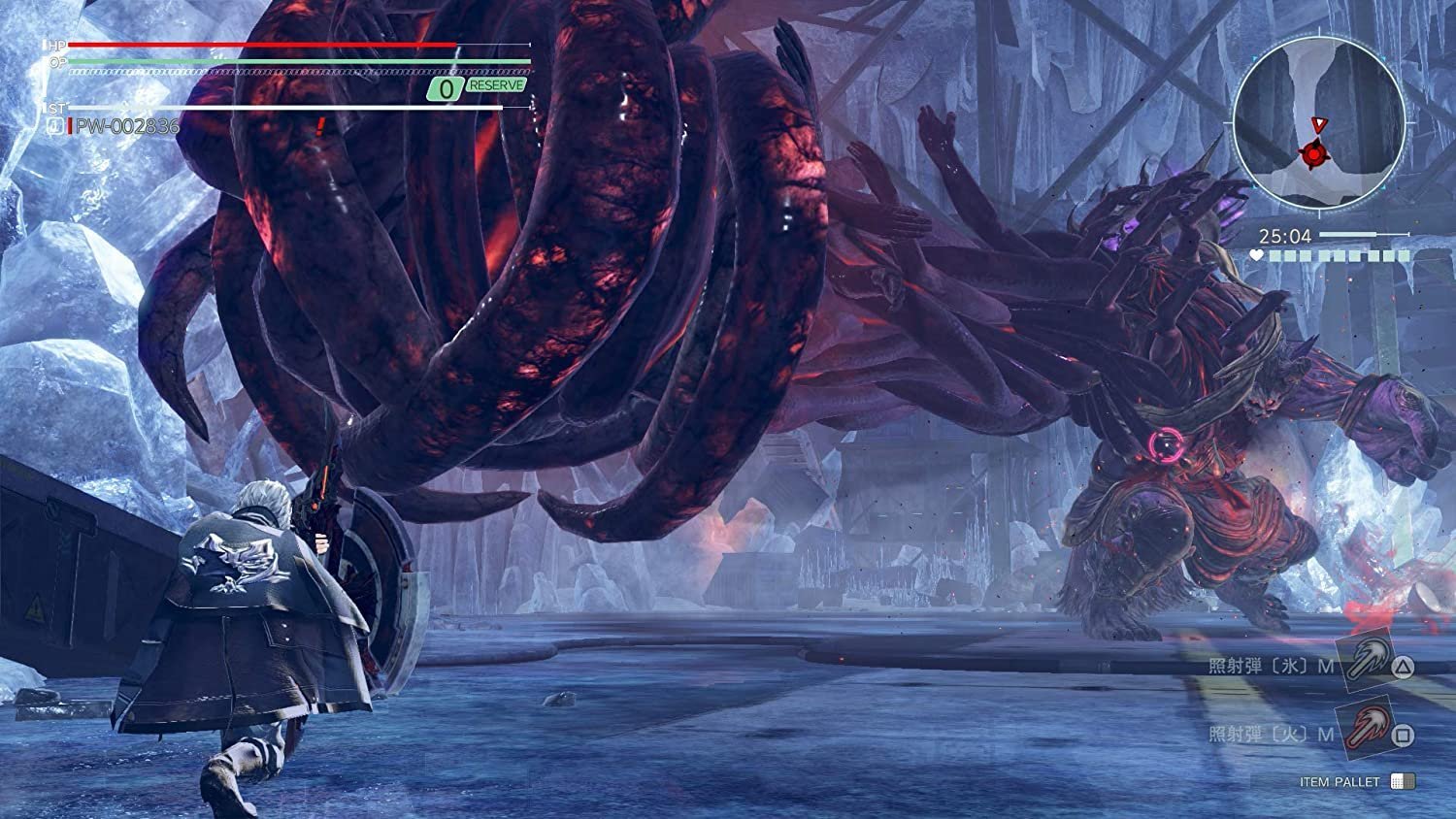Click the red enemy marker on the minimap
This screenshot has height=819, width=1456.
point(1312,153)
